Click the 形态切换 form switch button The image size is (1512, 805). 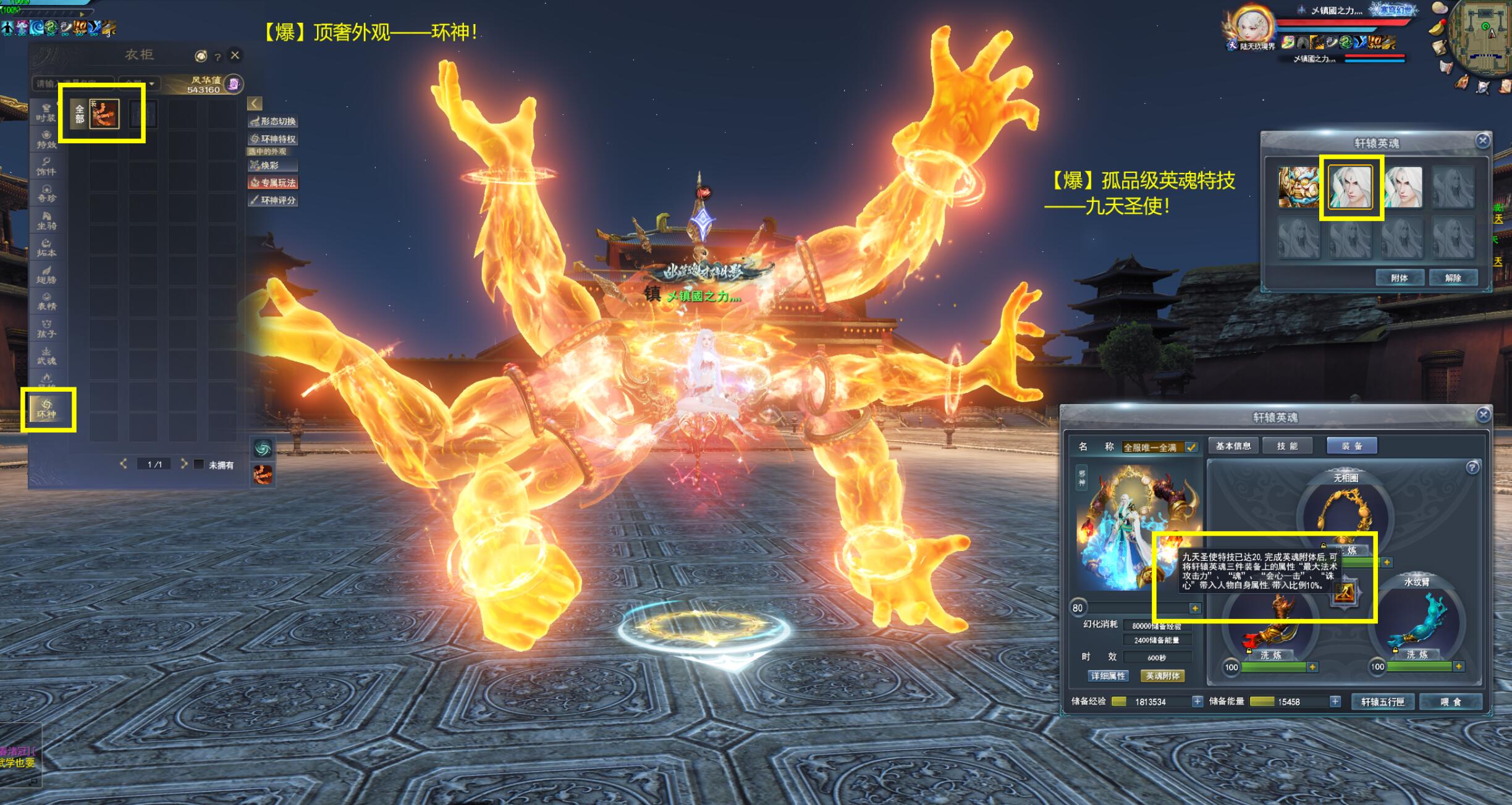tap(273, 121)
